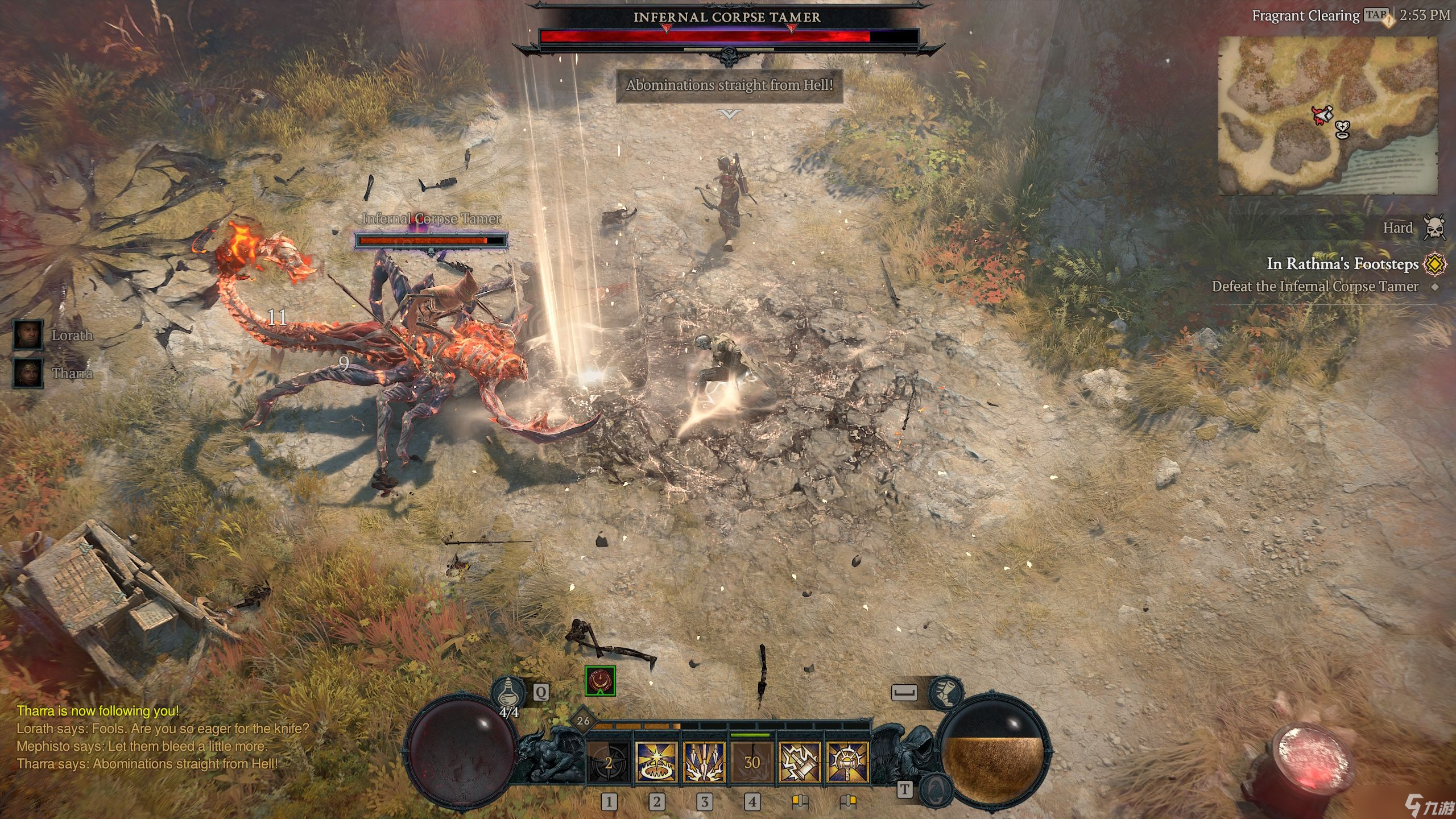Click the diamond expander beside the quest objective
The width and height of the screenshot is (1456, 819).
[1435, 286]
